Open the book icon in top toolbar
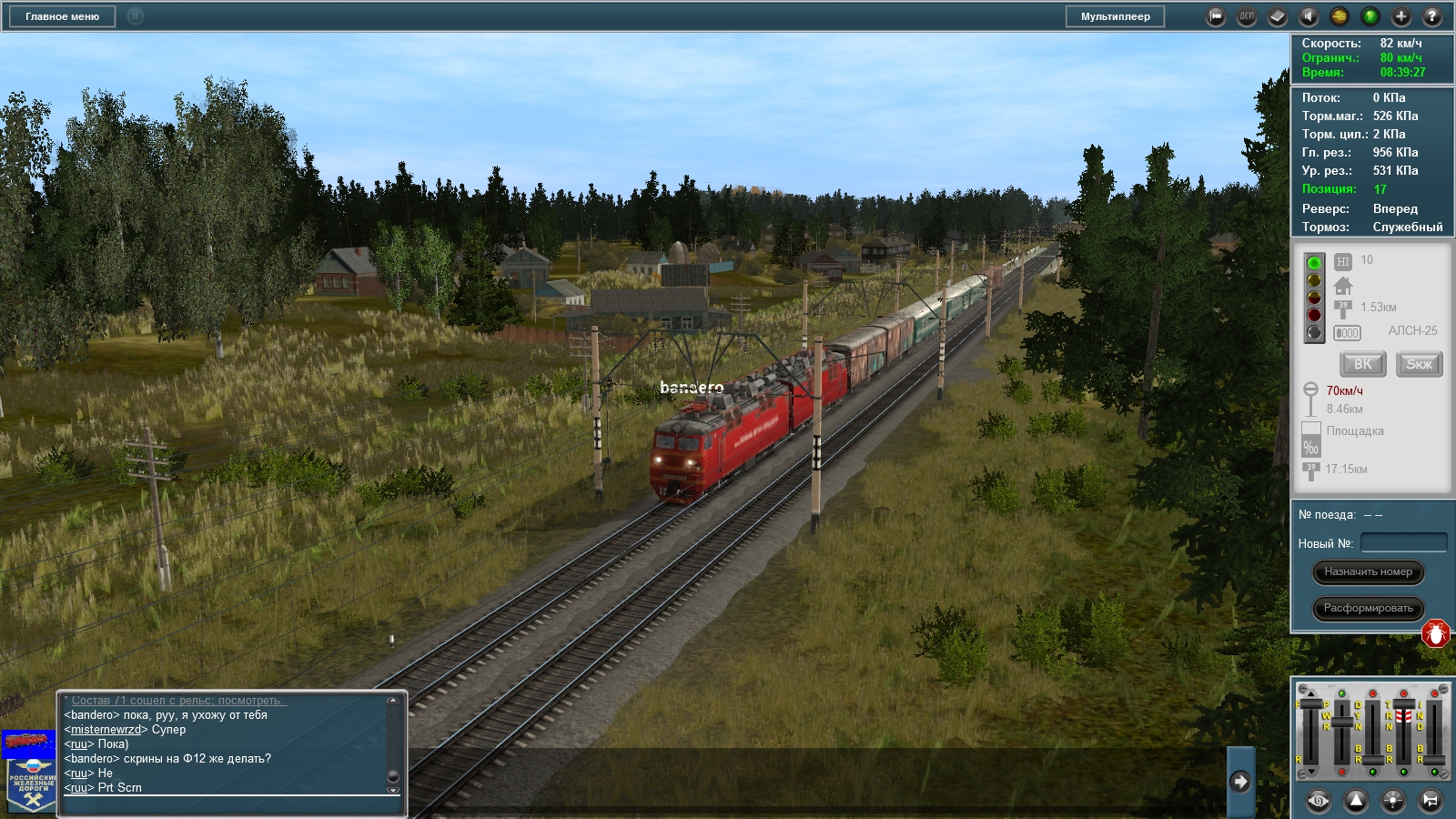The image size is (1456, 819). pyautogui.click(x=1278, y=16)
